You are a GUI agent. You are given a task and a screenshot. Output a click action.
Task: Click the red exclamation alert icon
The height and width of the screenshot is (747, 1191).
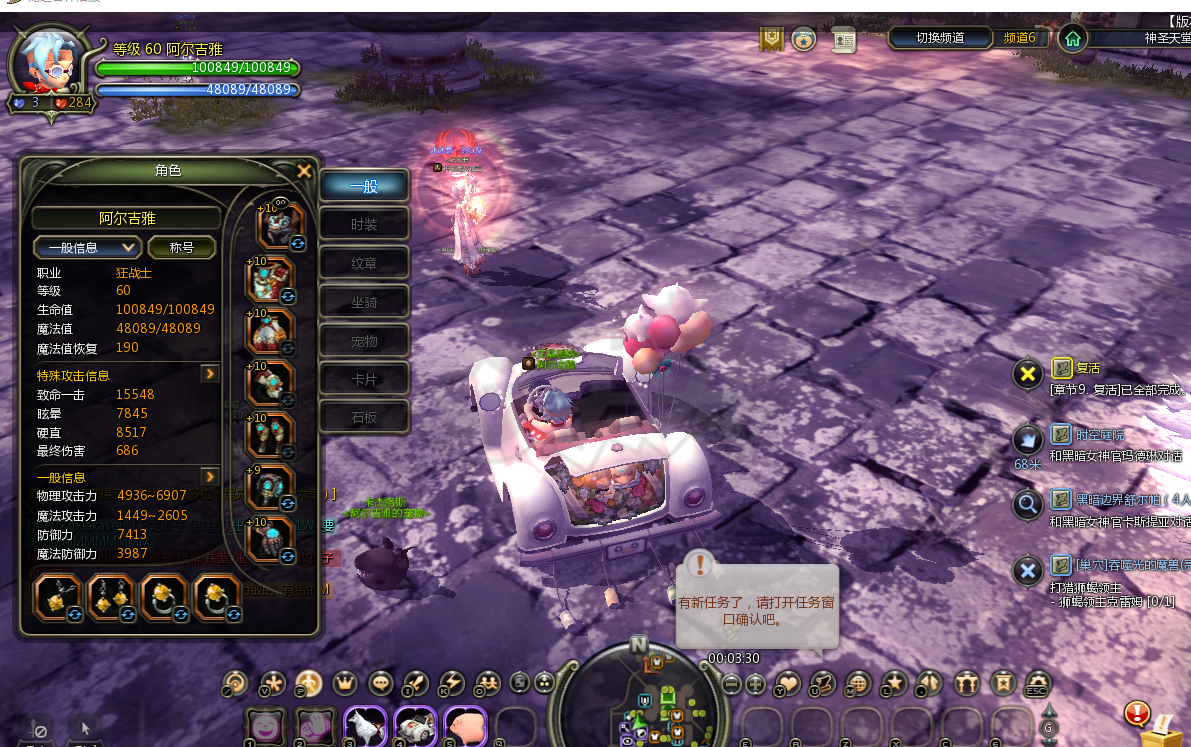(x=1136, y=713)
